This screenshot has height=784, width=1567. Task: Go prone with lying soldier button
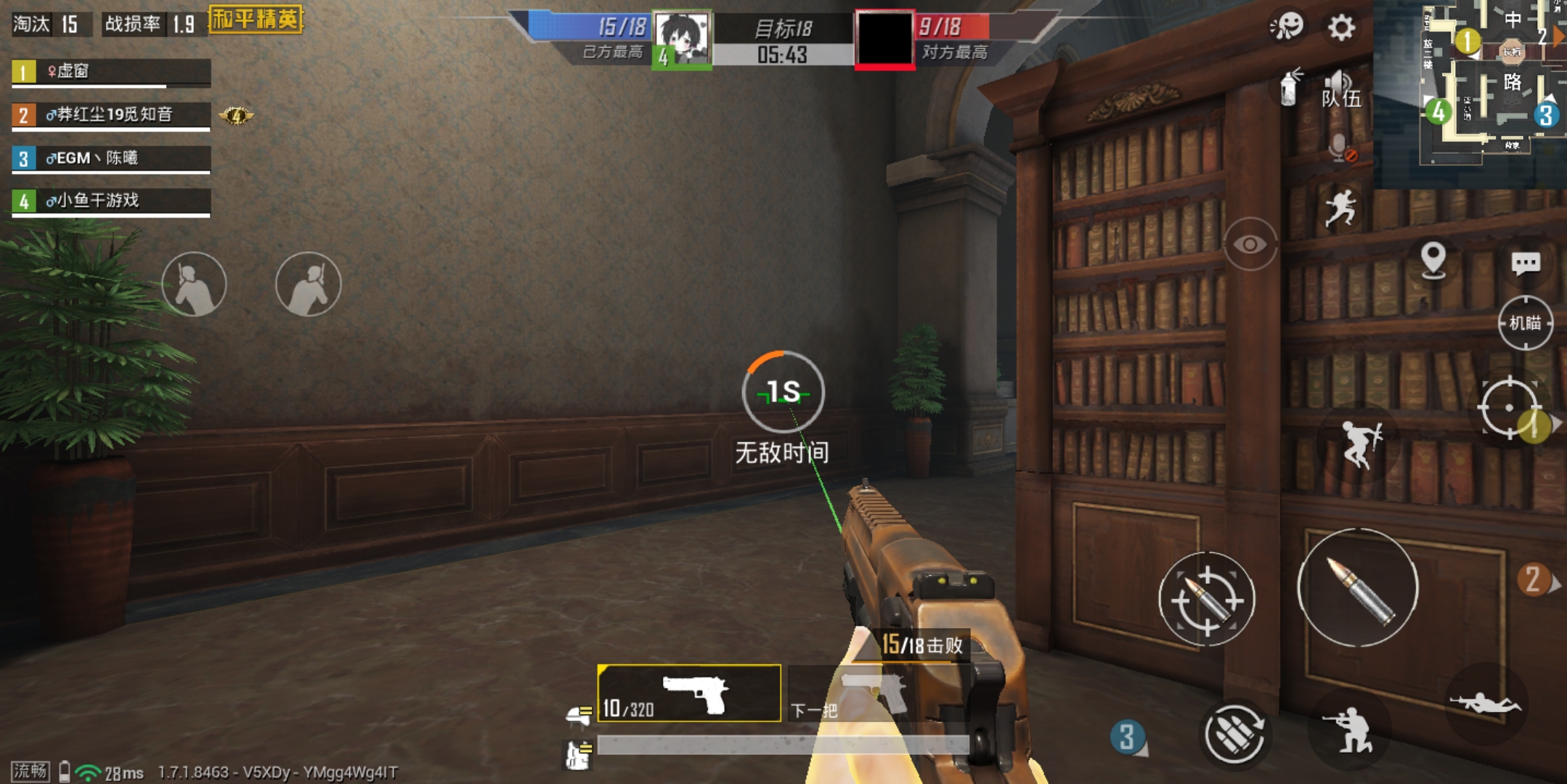(1484, 703)
